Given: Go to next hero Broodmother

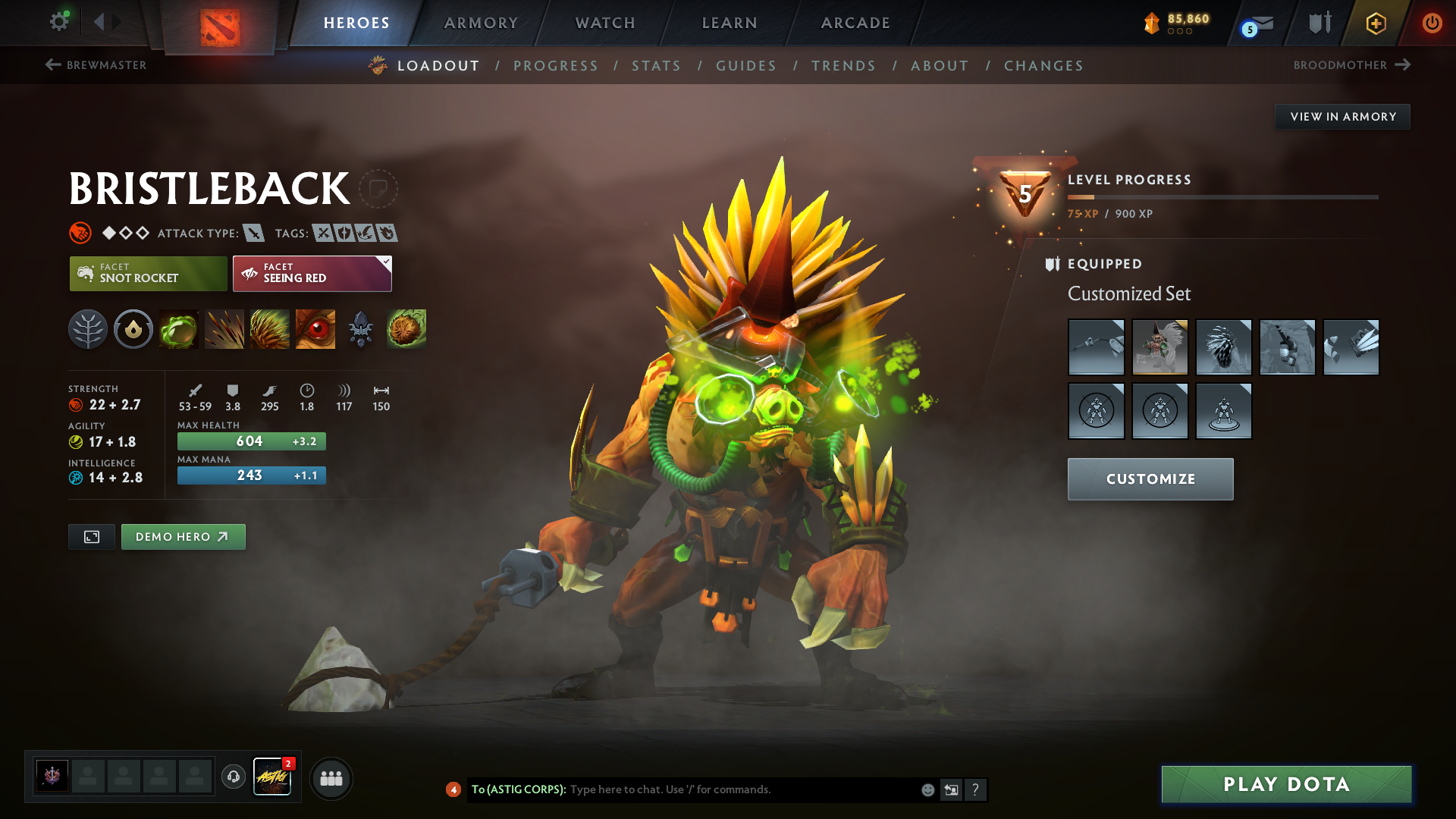Looking at the screenshot, I should (x=1351, y=65).
